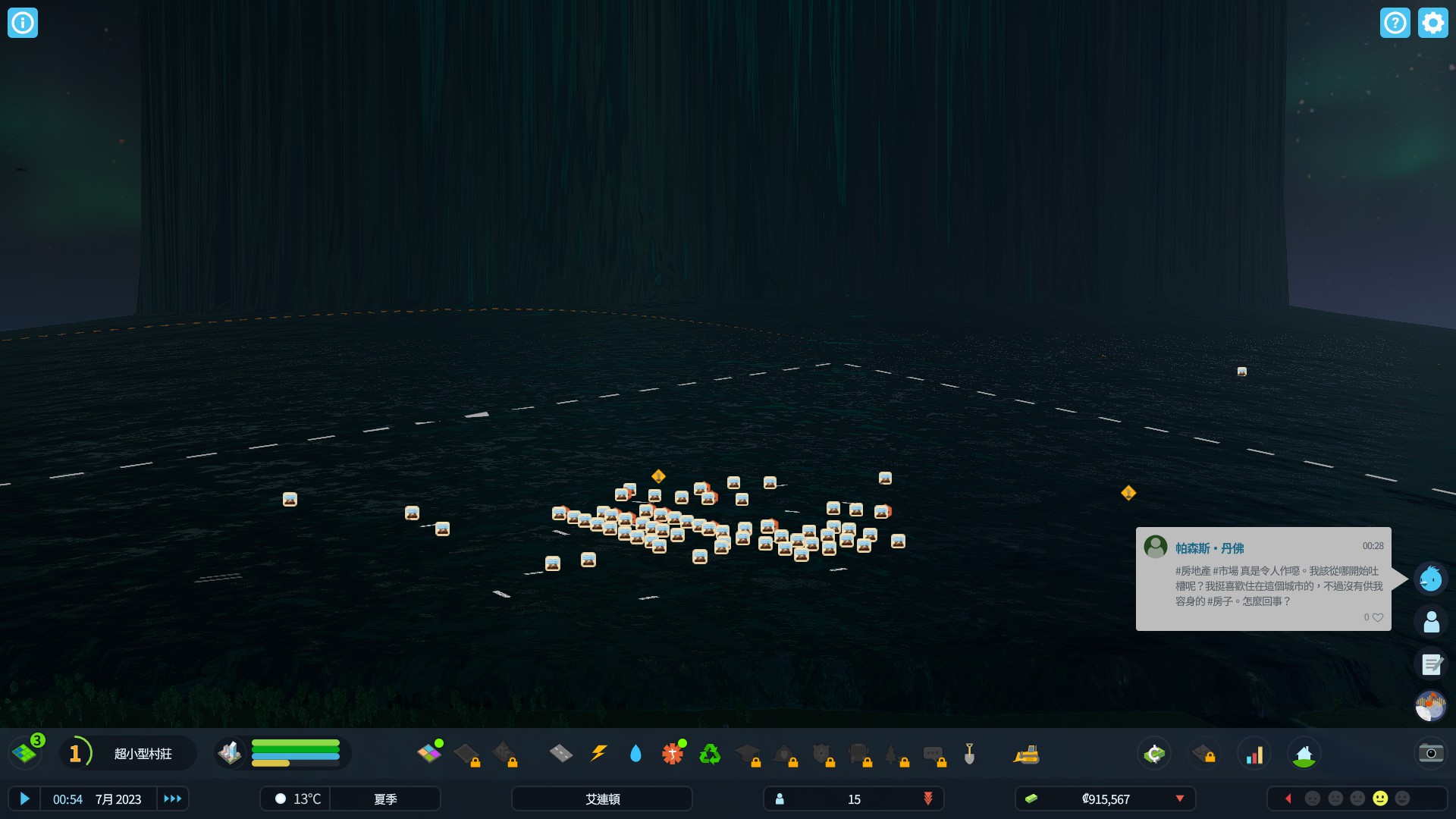This screenshot has width=1456, height=819.
Task: Open Chirper with the bird icon
Action: [x=1430, y=579]
